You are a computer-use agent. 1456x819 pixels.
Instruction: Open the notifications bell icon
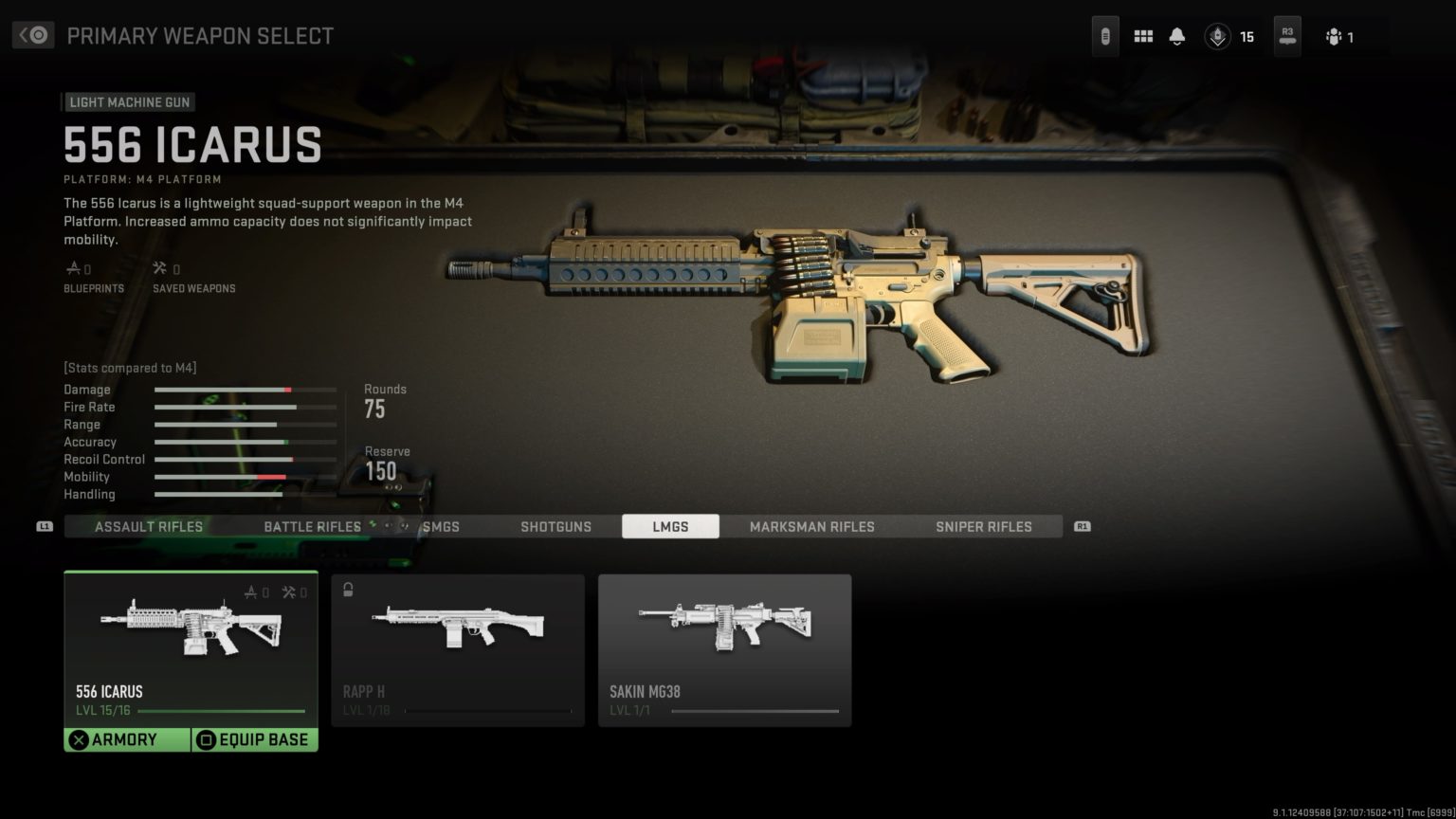(x=1177, y=34)
